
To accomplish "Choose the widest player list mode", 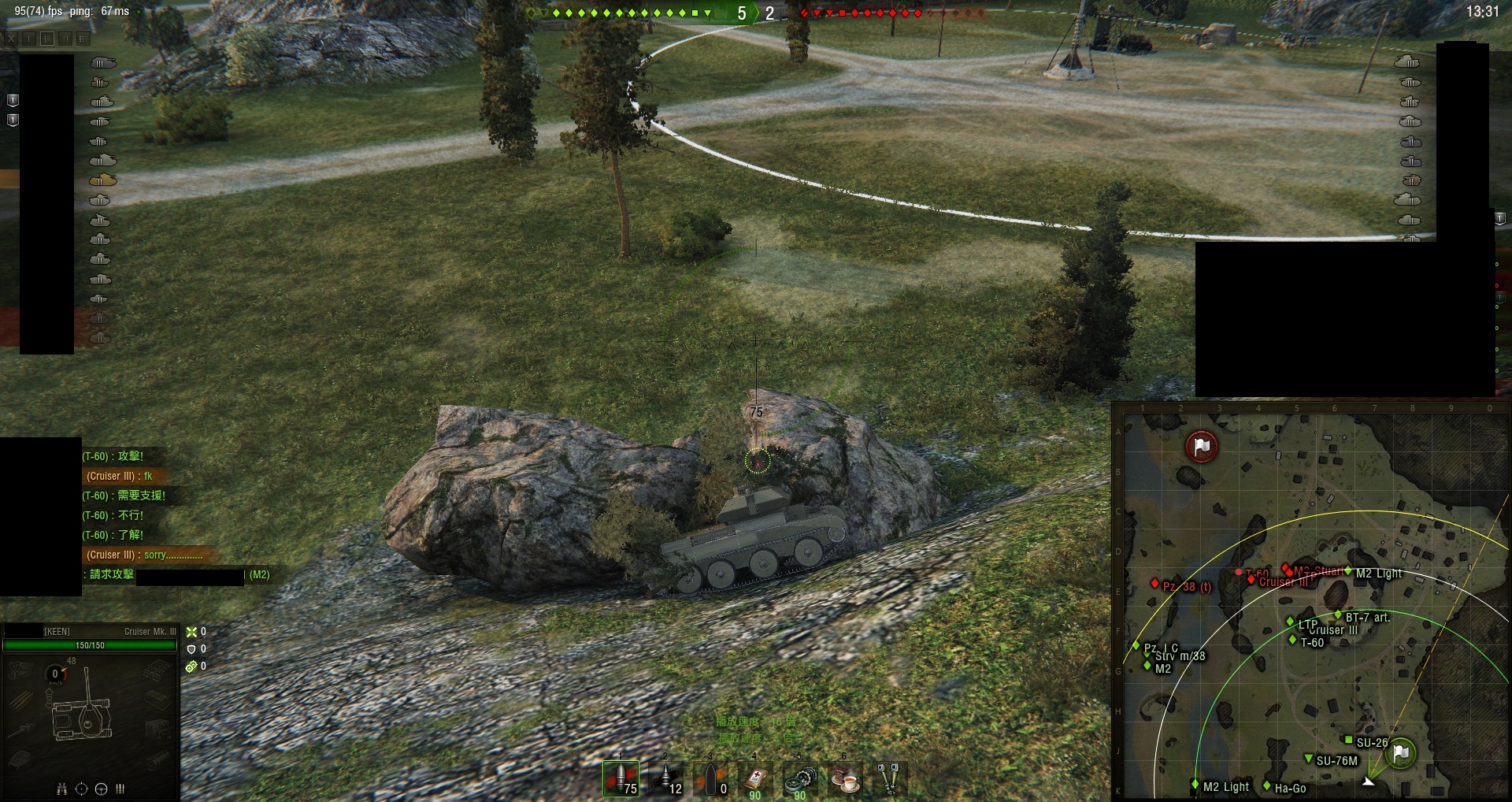I will (83, 39).
